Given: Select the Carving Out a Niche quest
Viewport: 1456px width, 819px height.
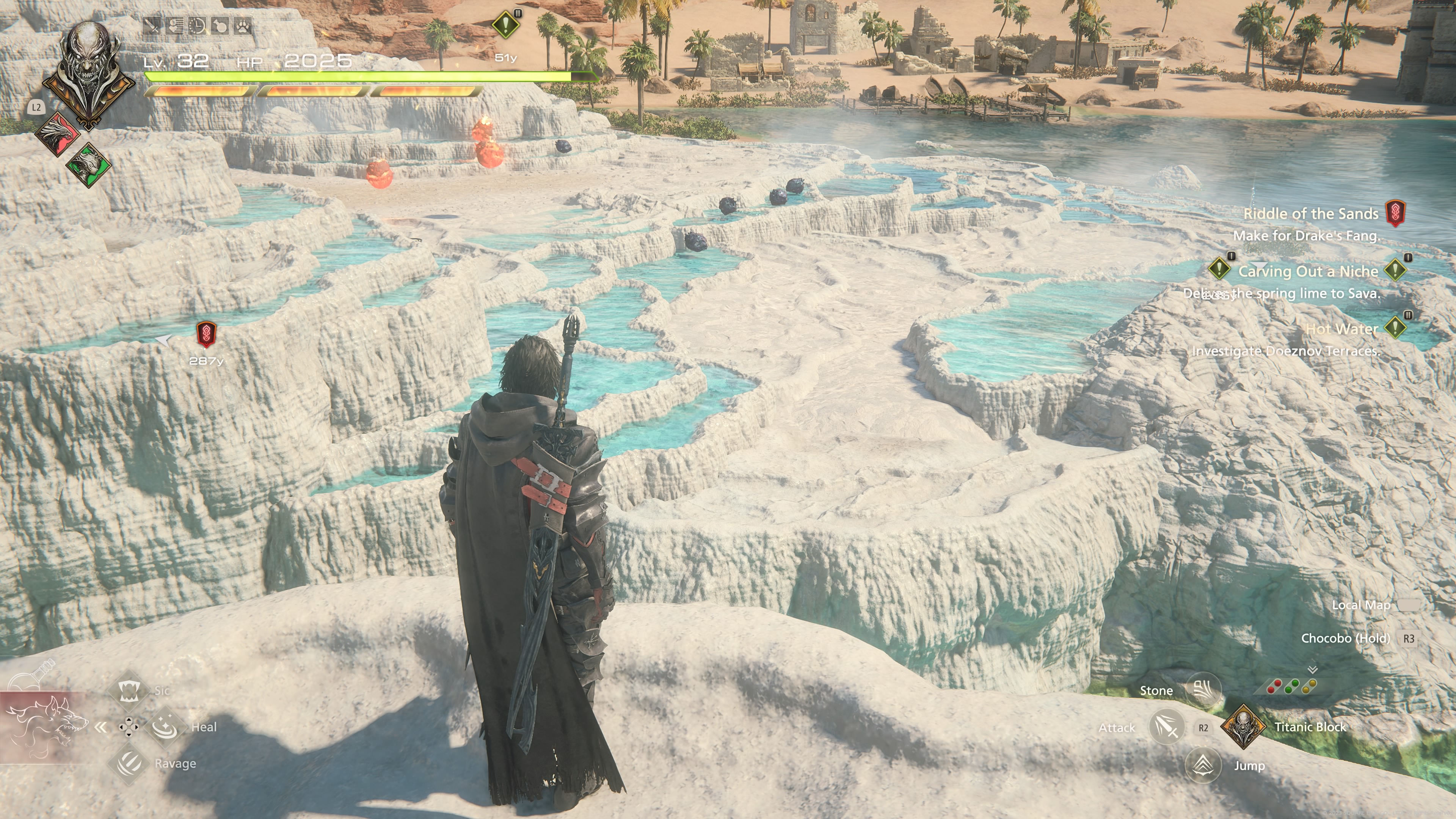Looking at the screenshot, I should coord(1308,271).
